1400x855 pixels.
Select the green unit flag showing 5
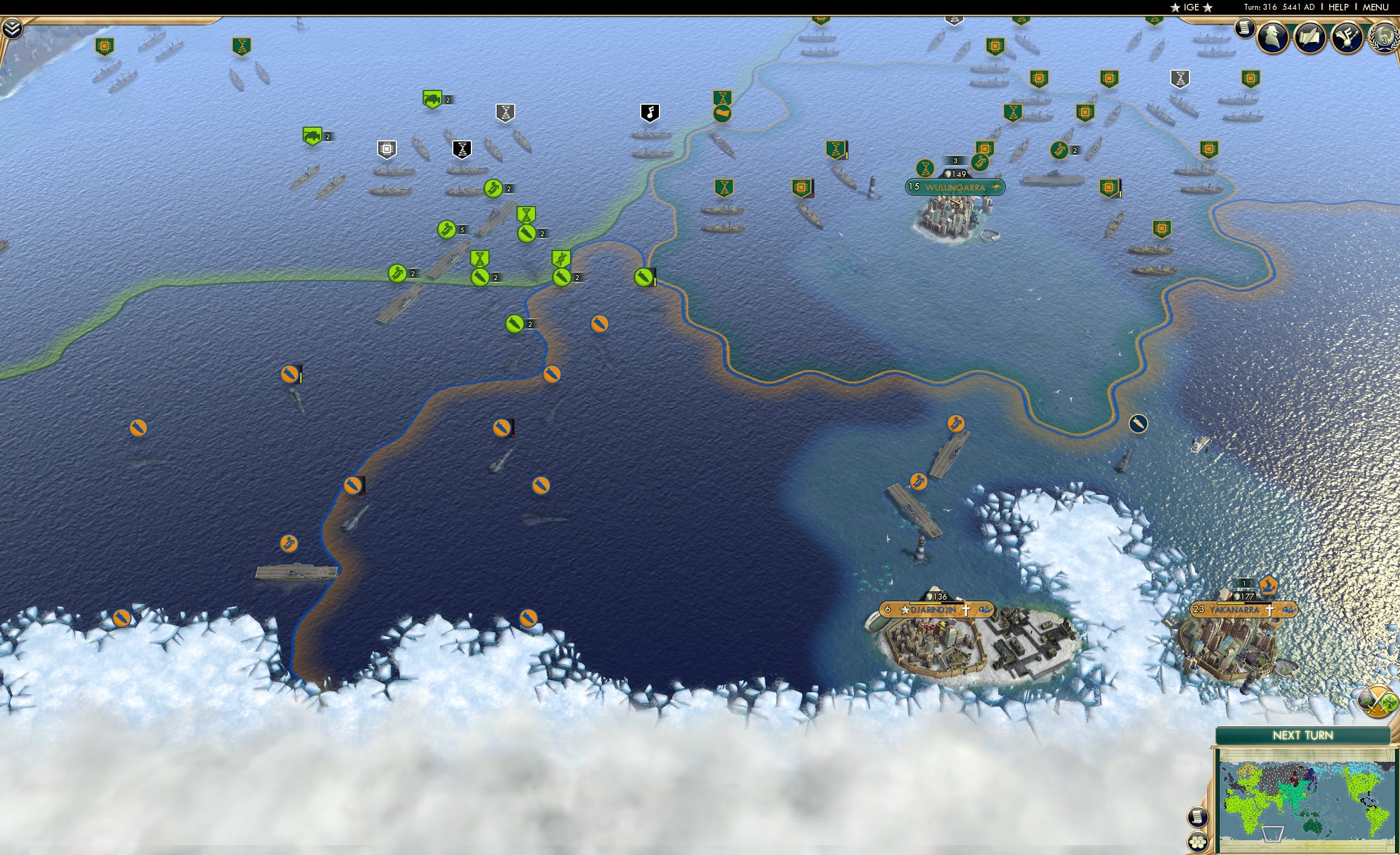447,230
